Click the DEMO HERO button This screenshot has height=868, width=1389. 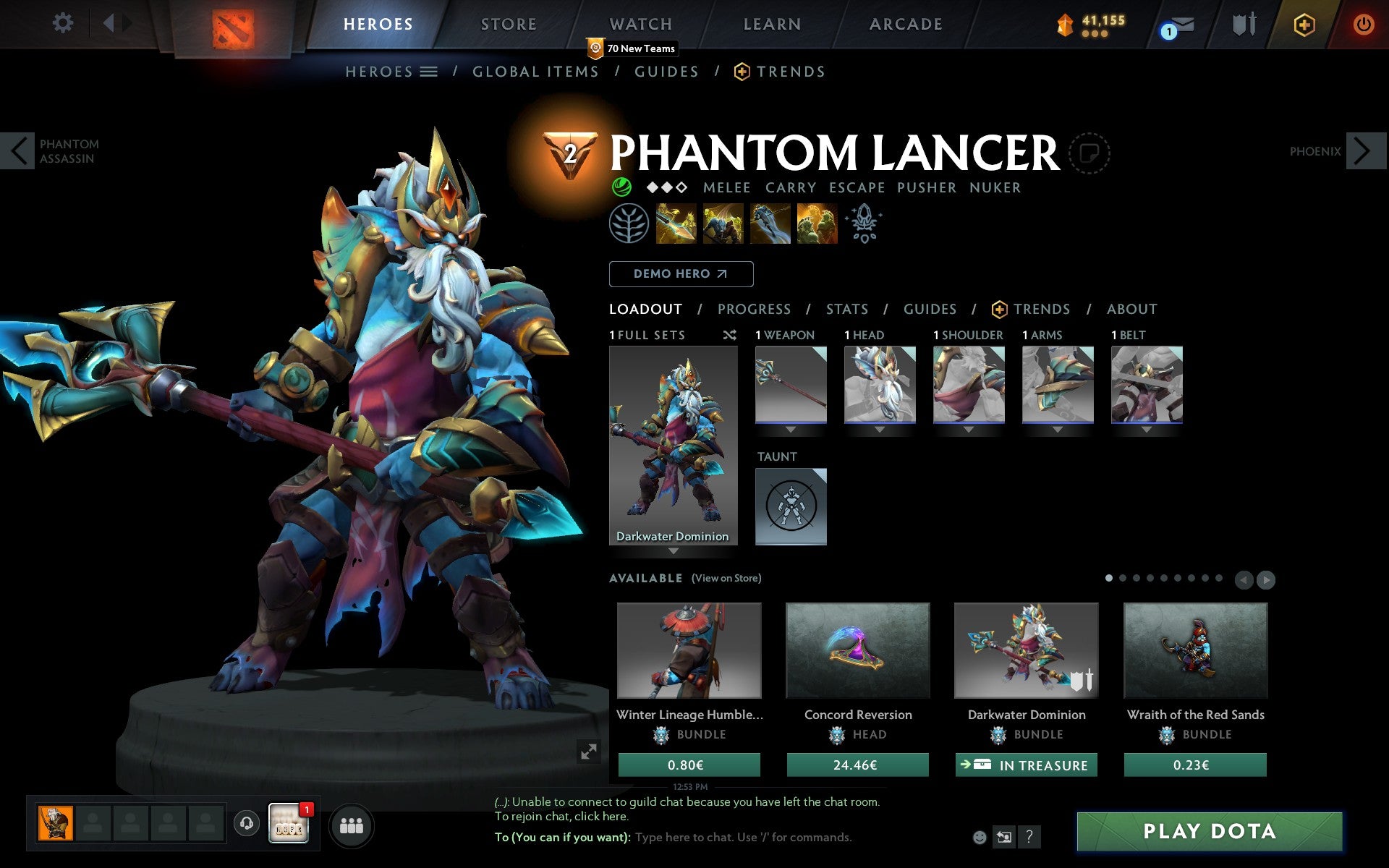681,274
